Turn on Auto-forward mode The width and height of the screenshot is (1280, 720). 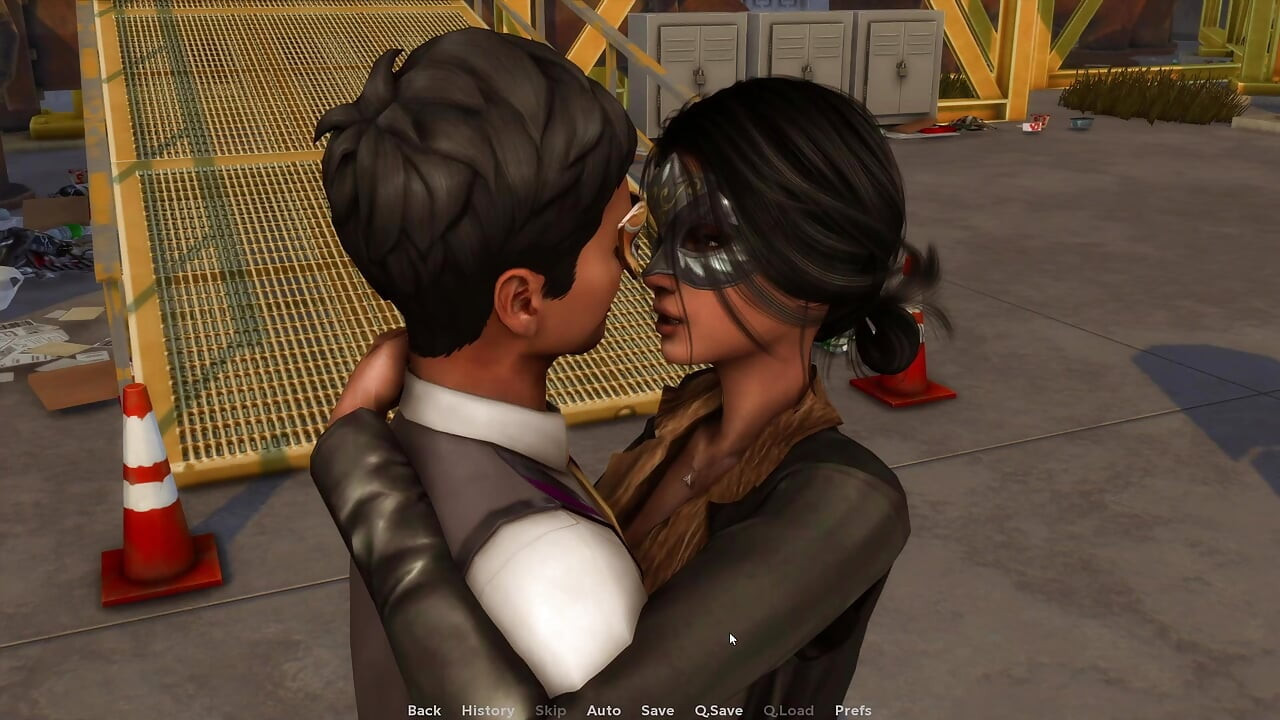pyautogui.click(x=604, y=710)
